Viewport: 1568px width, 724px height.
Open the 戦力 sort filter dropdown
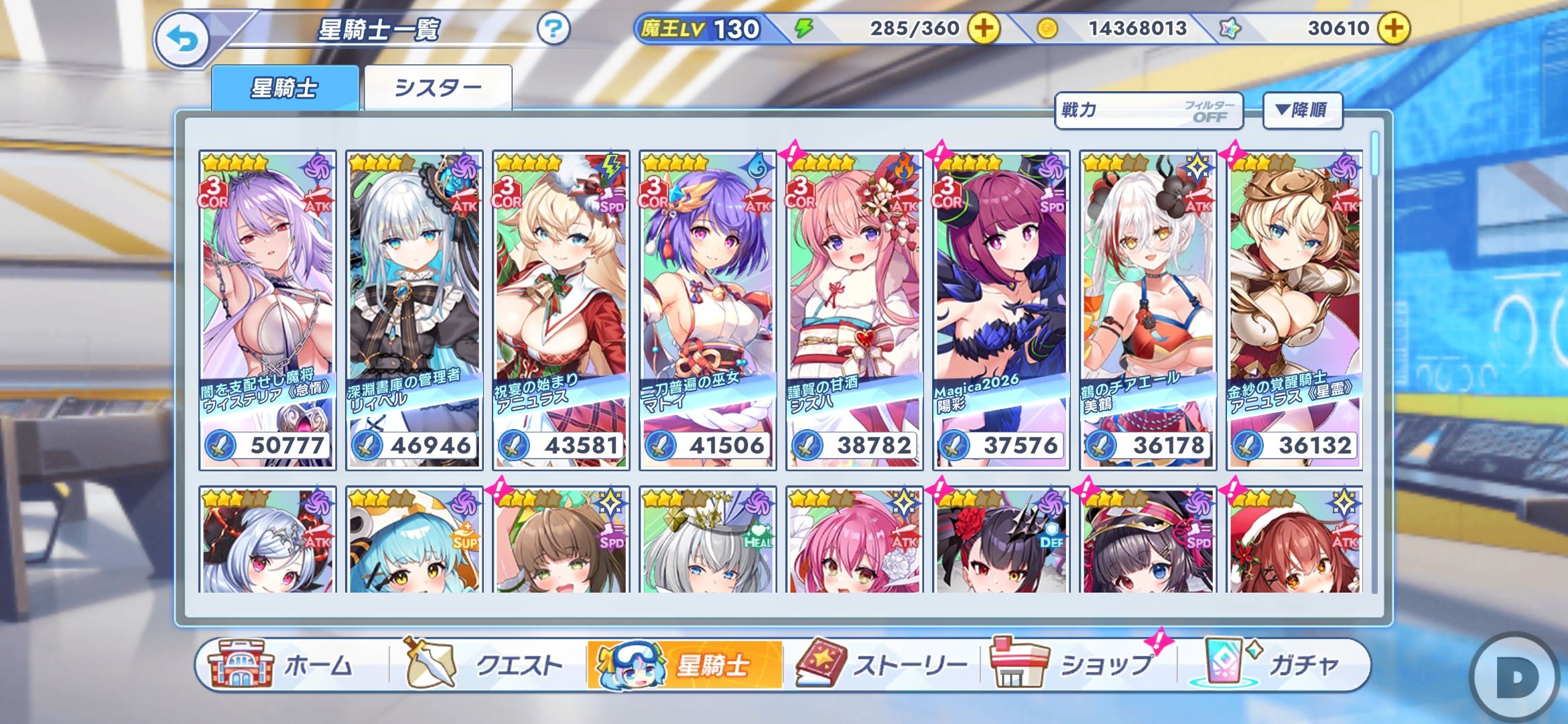(1148, 111)
